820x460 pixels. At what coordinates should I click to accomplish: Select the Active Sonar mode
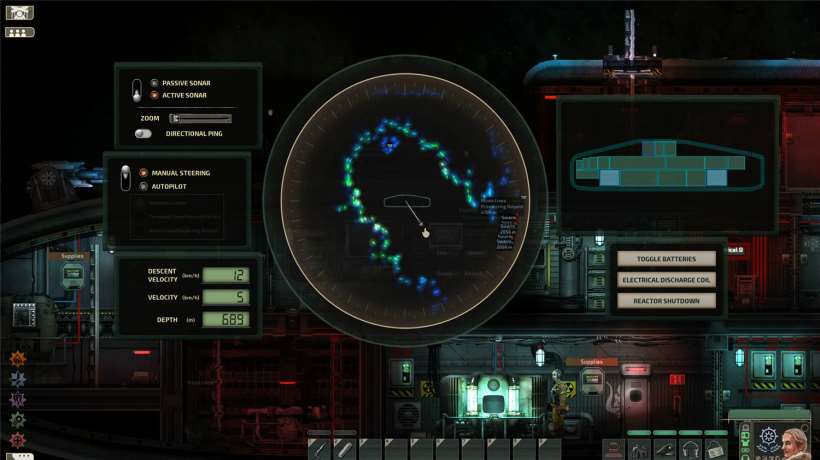[154, 95]
